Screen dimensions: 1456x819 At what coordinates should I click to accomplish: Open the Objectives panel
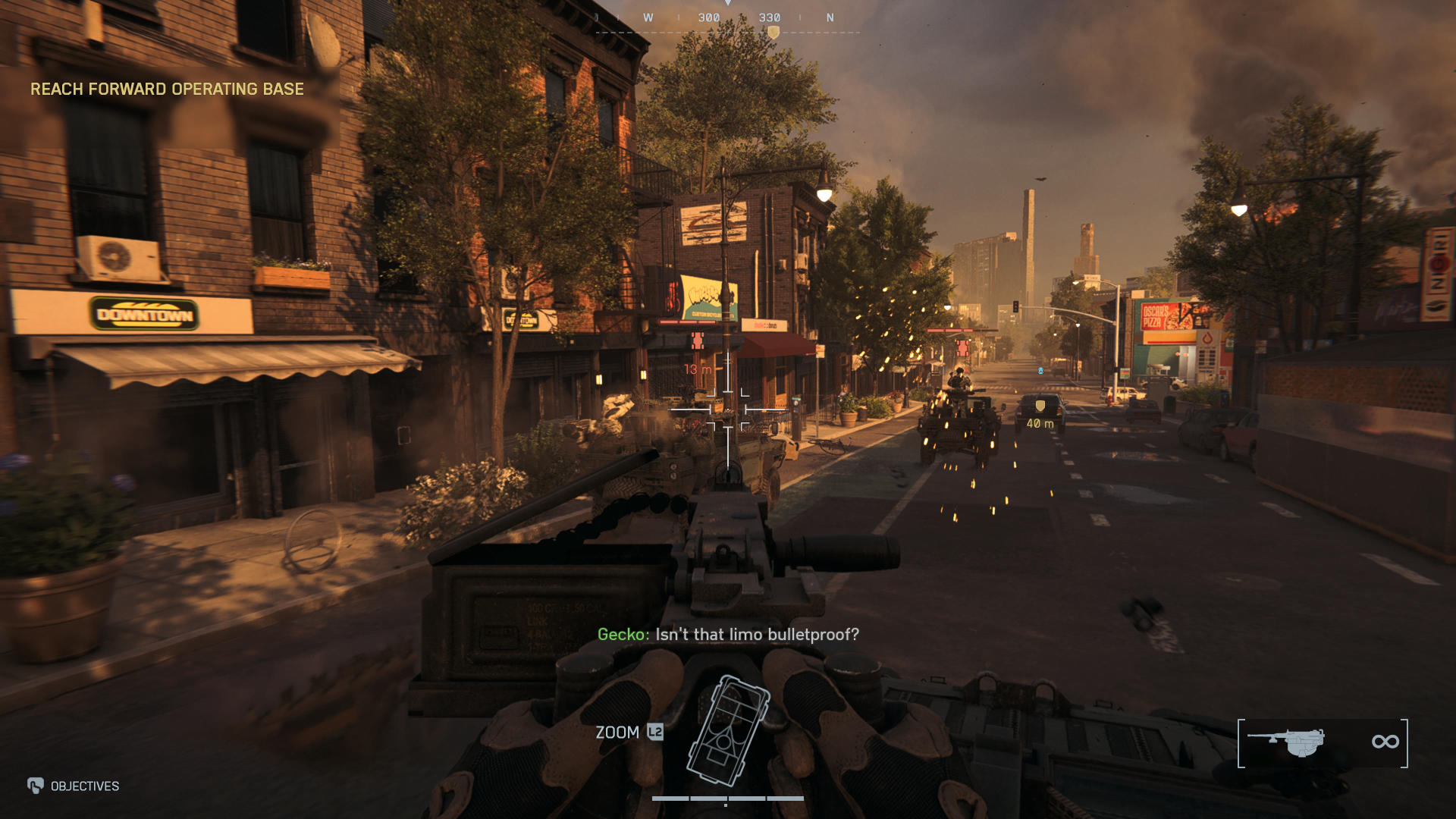(x=74, y=786)
